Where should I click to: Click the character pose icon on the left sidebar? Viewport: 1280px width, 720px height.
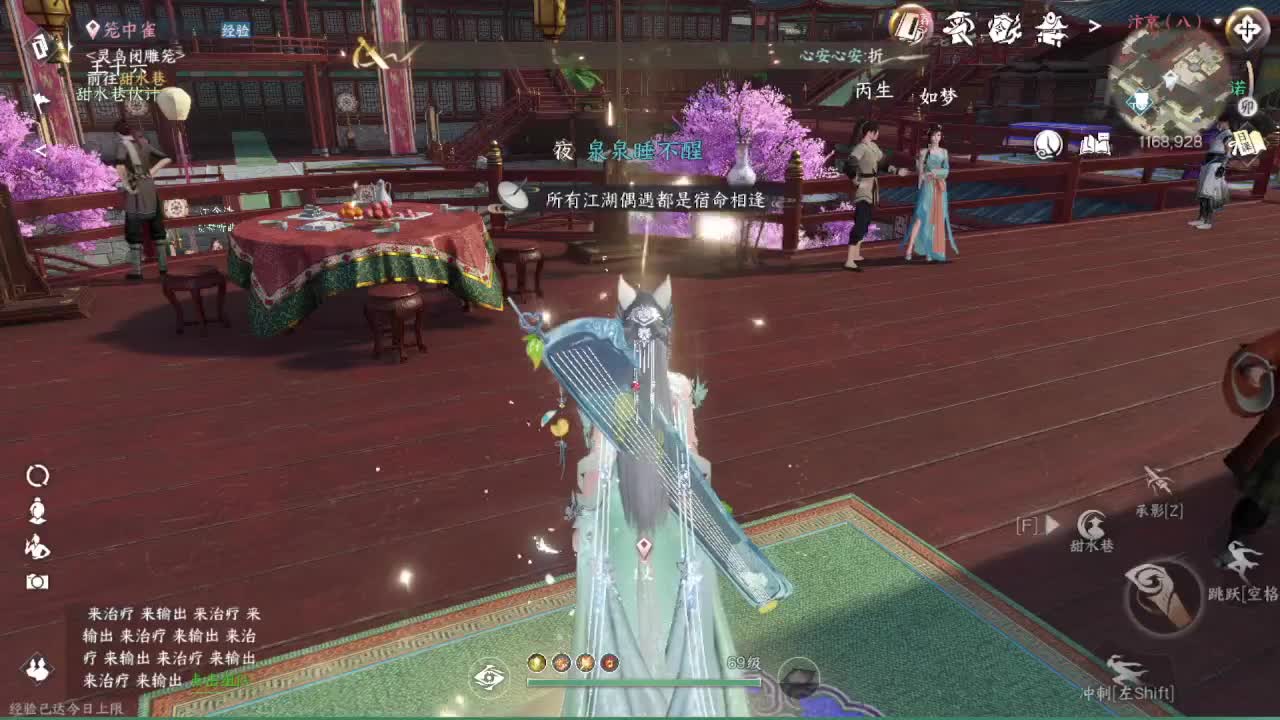click(x=37, y=545)
